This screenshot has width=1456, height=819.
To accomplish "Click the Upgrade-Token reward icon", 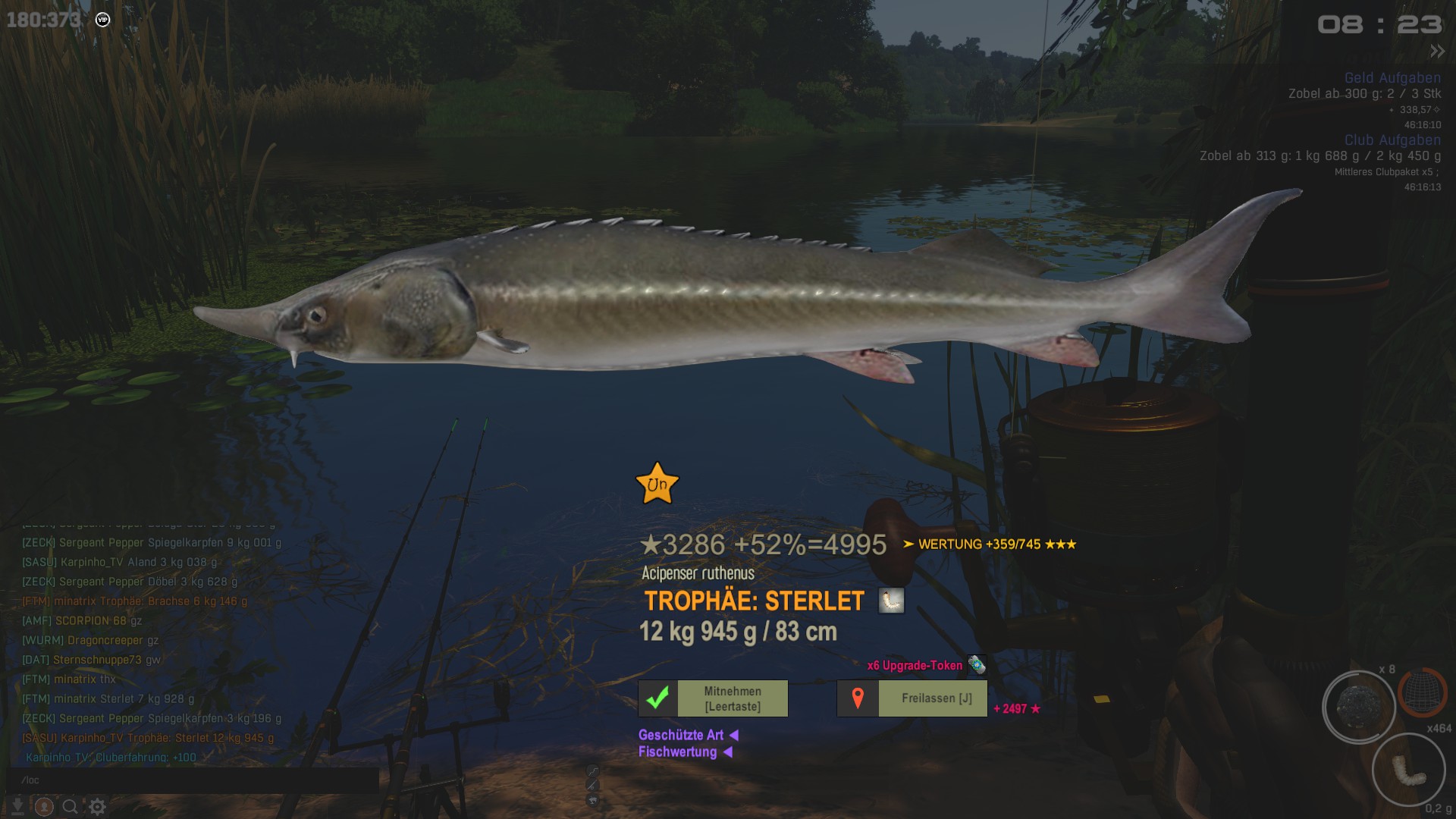I will 977,665.
